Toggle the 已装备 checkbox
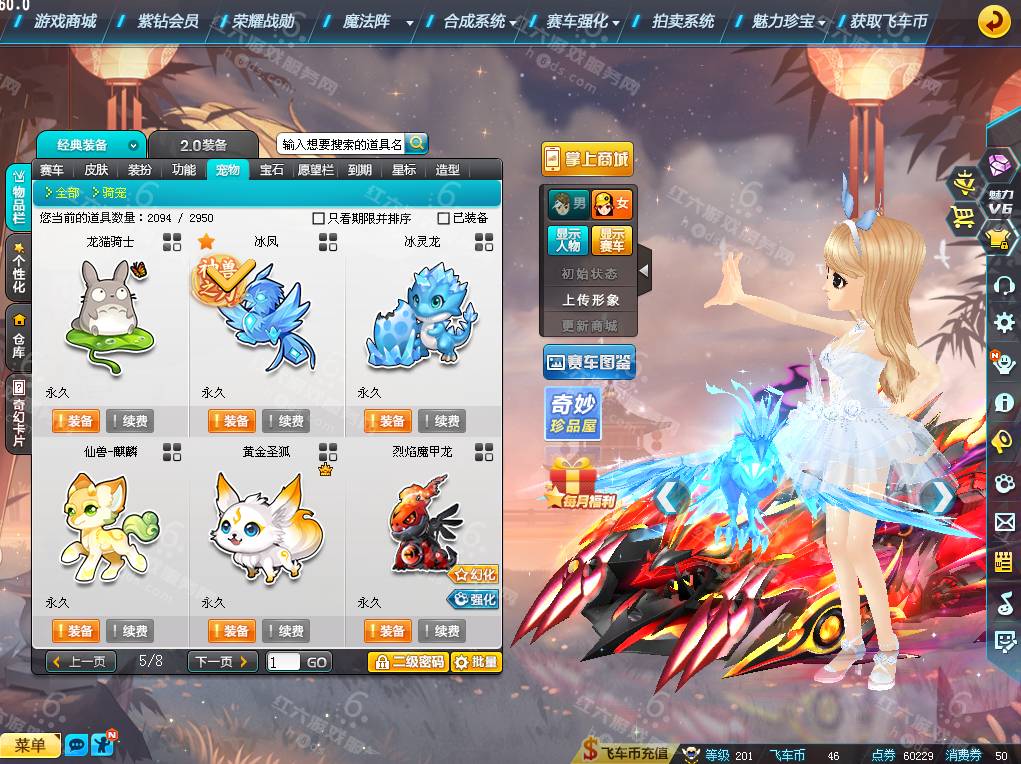Viewport: 1021px width, 764px height. (x=444, y=218)
